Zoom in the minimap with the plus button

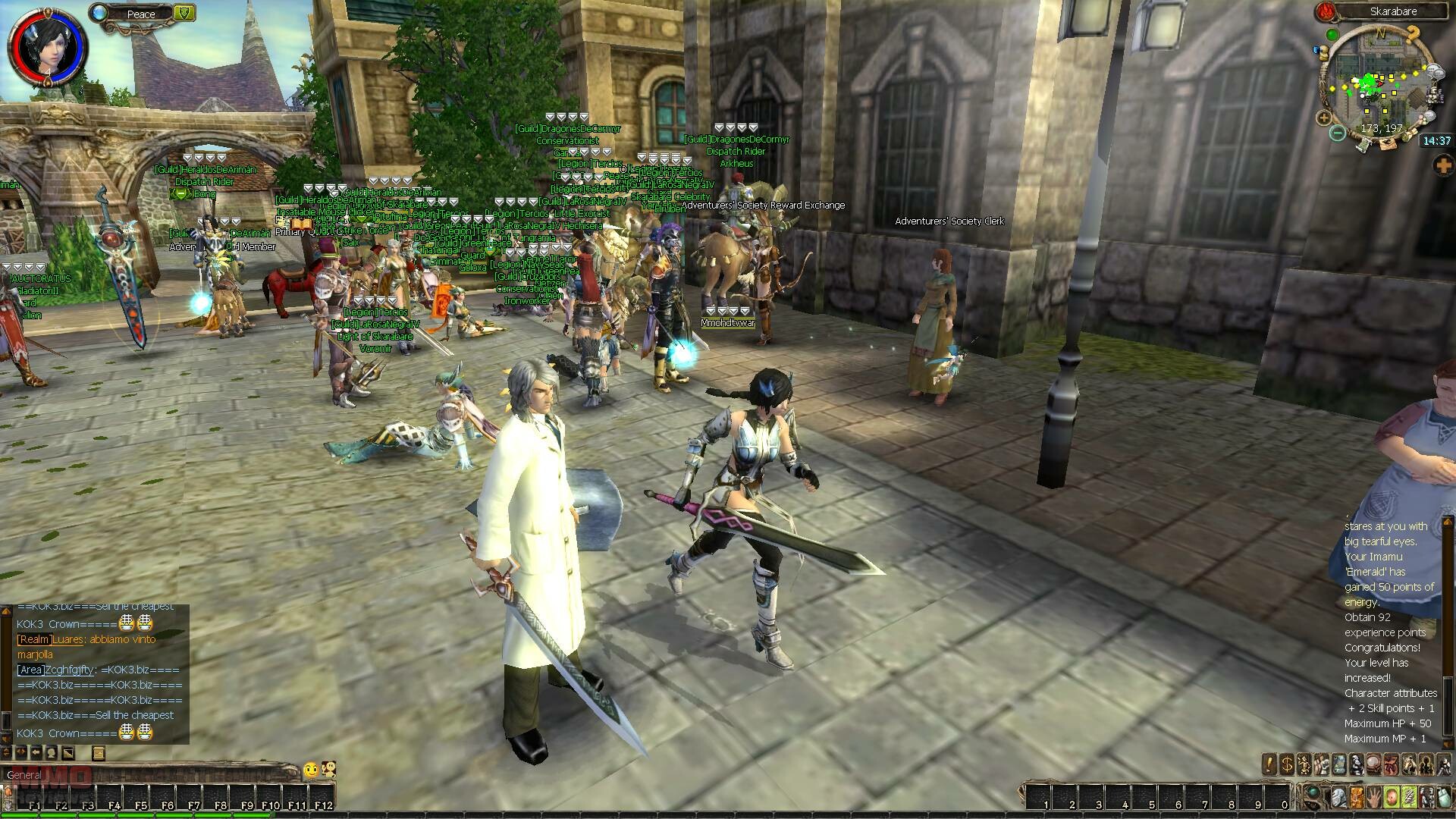[1324, 118]
